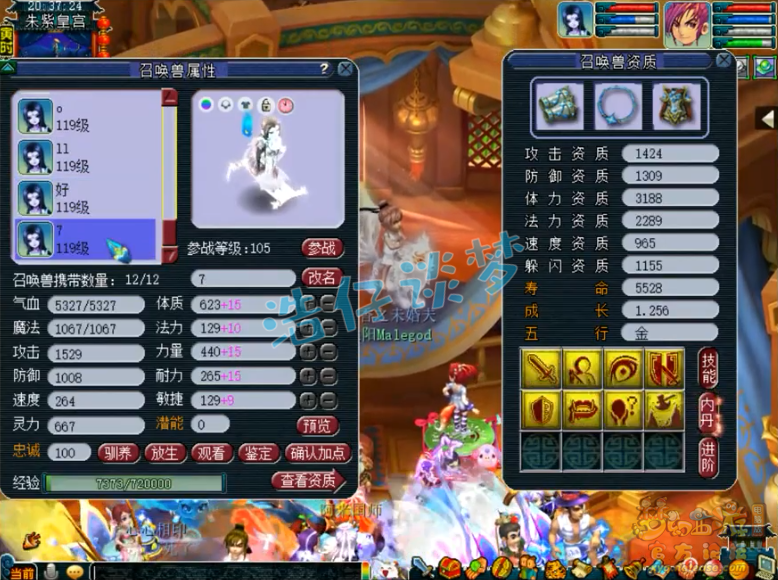Click the 驯养 tame button
Viewport: 778px width, 580px height.
pyautogui.click(x=118, y=453)
